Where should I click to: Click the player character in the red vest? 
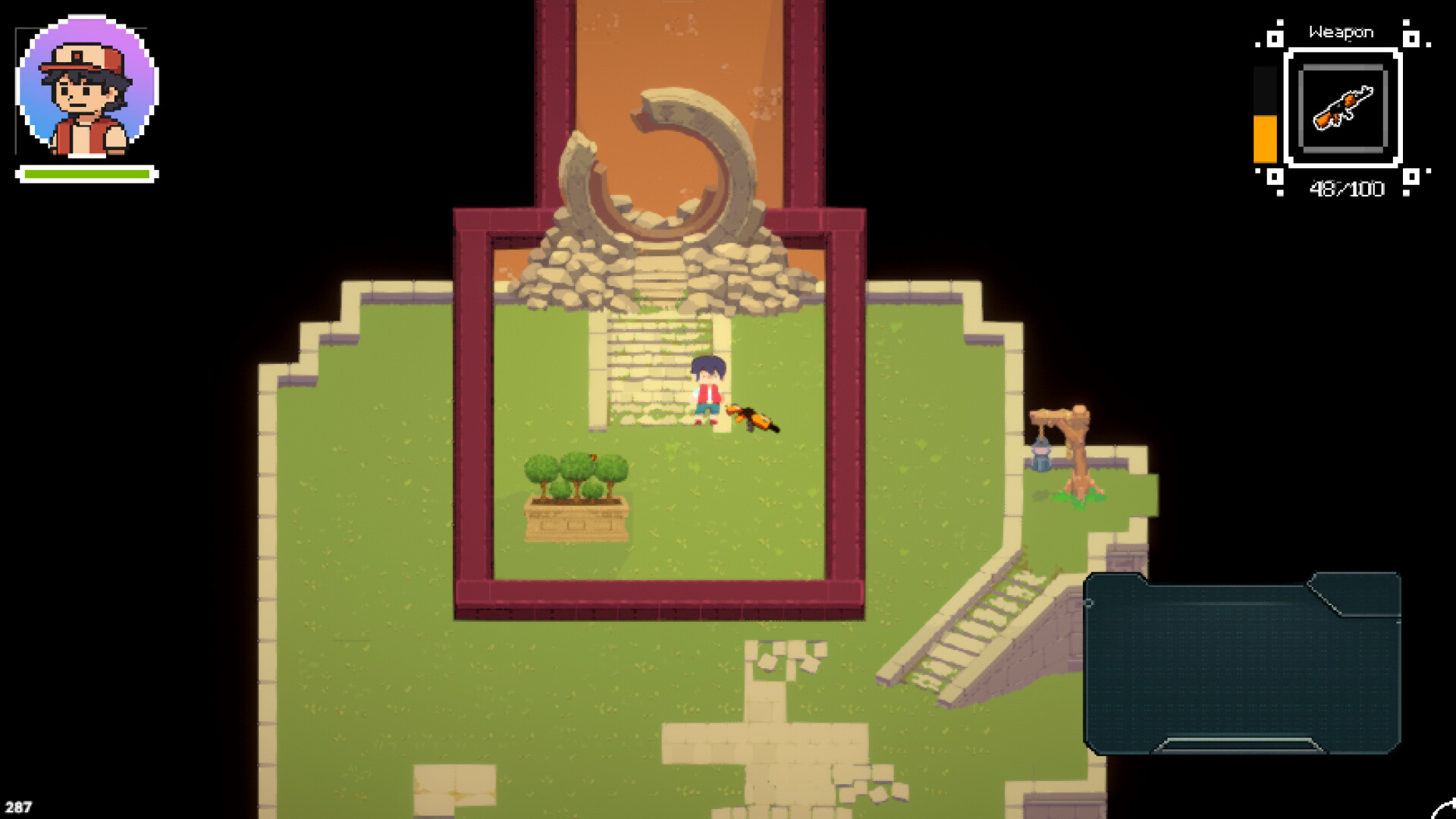(707, 389)
